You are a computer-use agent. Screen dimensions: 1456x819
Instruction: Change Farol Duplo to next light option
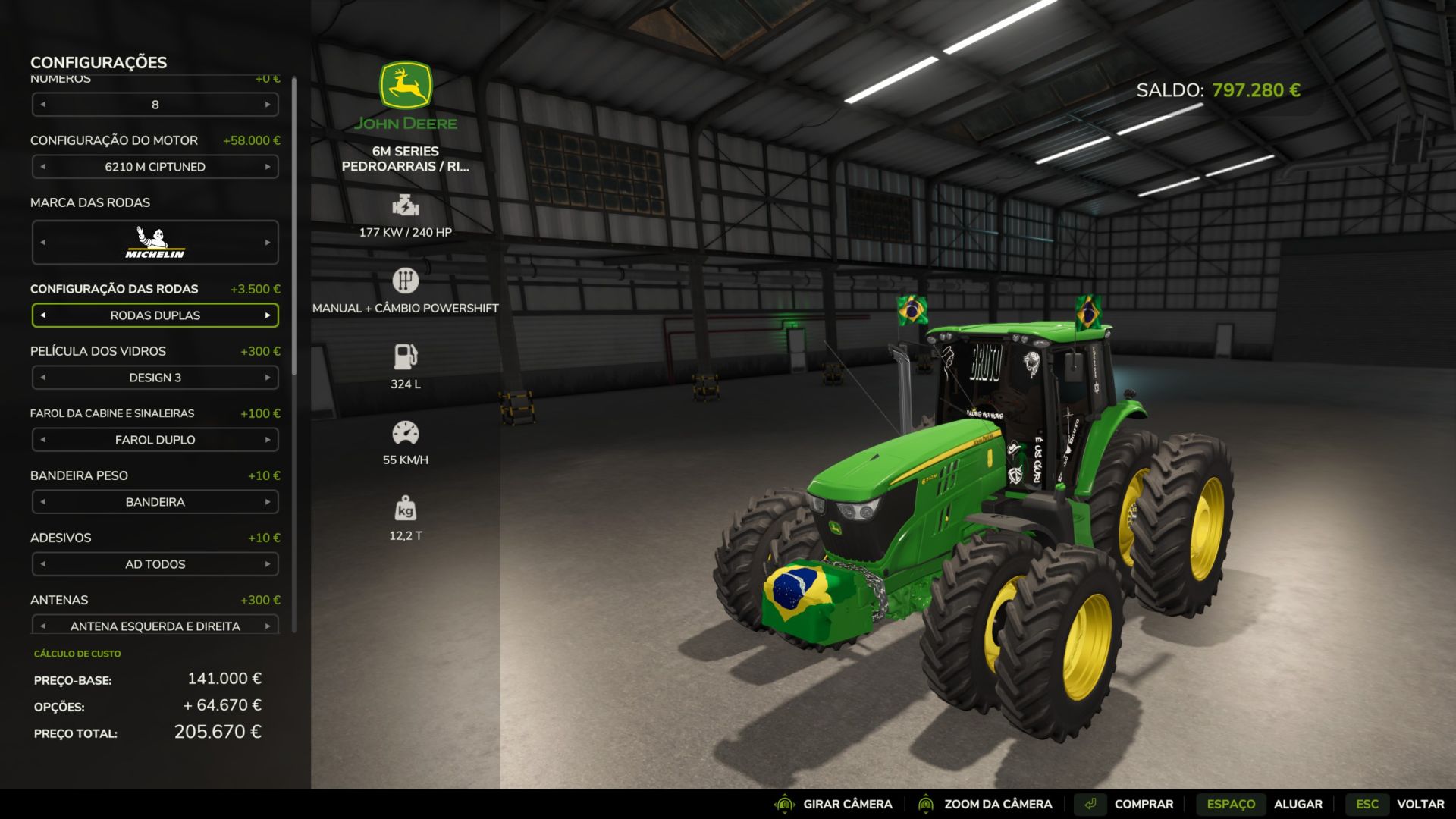pos(268,440)
